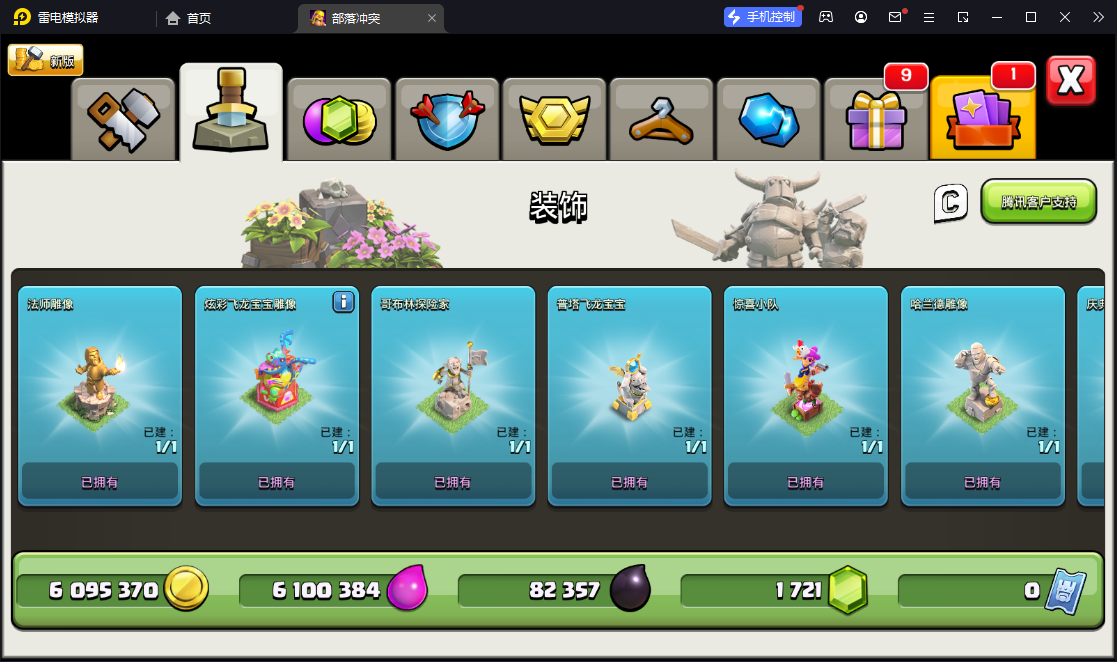Click the 新版 button with hammer icon
1117x662 pixels.
pyautogui.click(x=46, y=60)
